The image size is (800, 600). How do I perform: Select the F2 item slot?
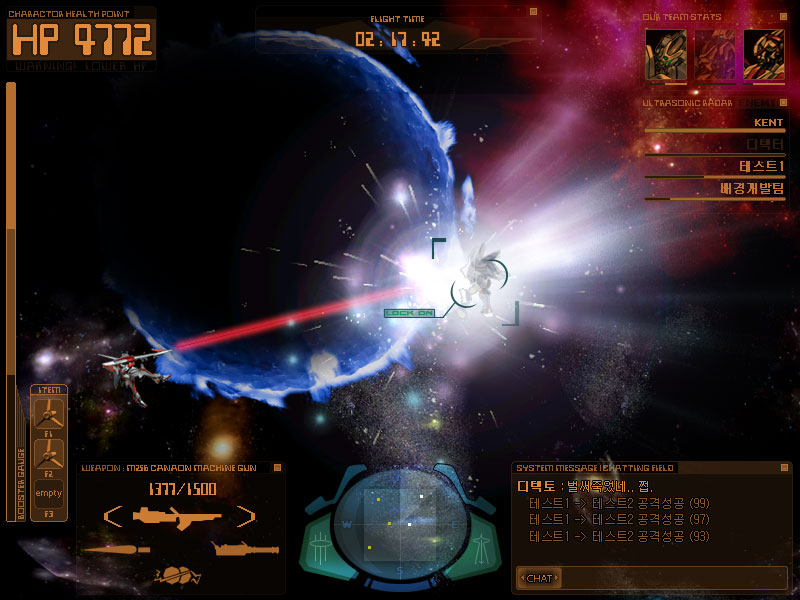pyautogui.click(x=48, y=455)
